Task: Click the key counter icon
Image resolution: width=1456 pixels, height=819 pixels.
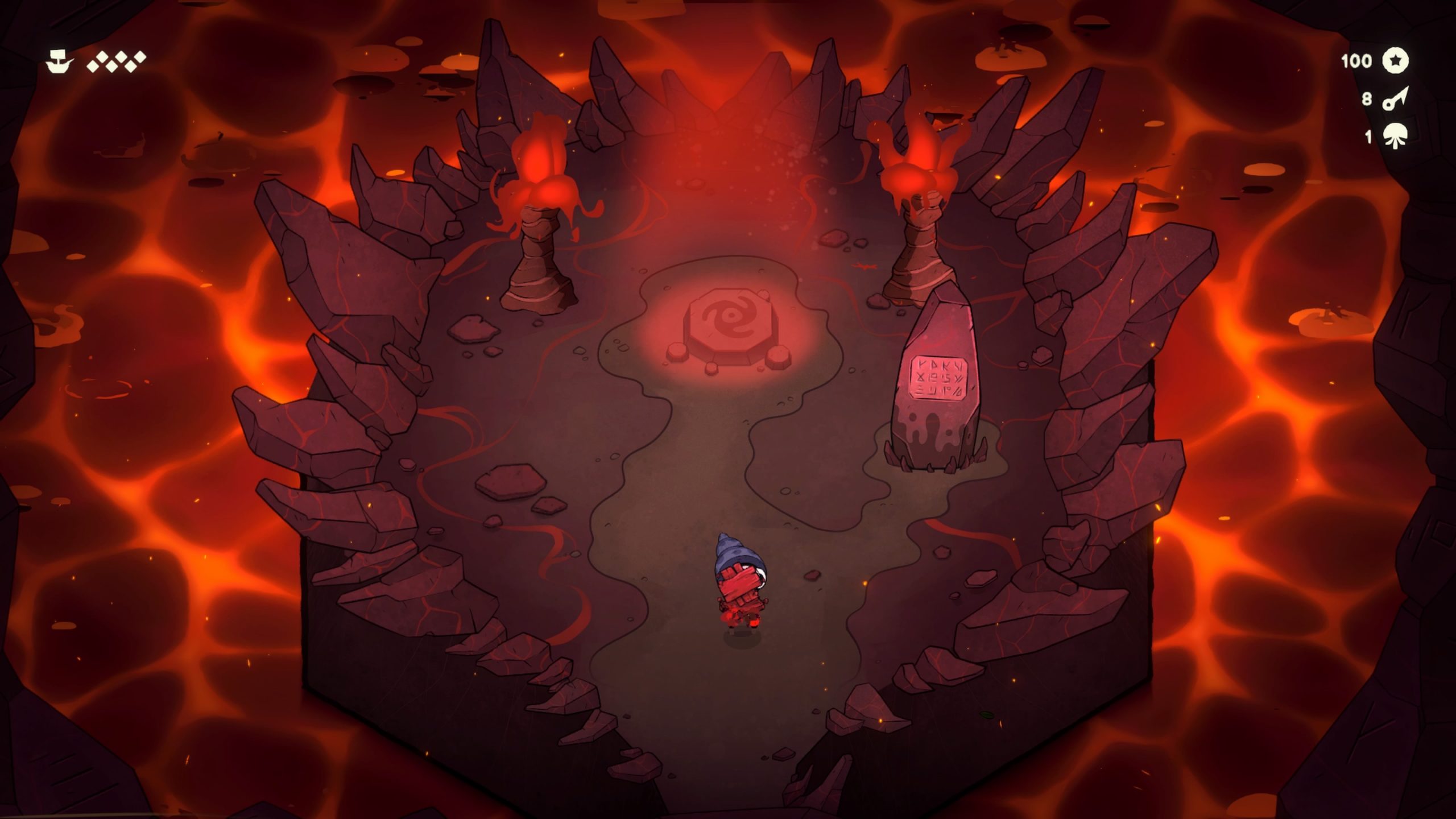Action: pyautogui.click(x=1395, y=99)
